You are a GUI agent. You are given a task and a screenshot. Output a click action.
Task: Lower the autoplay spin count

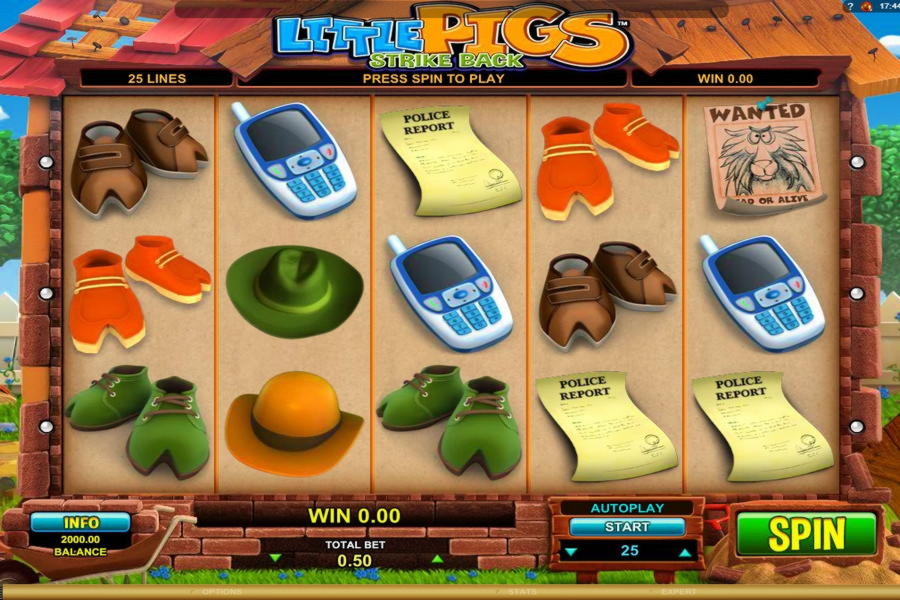569,551
